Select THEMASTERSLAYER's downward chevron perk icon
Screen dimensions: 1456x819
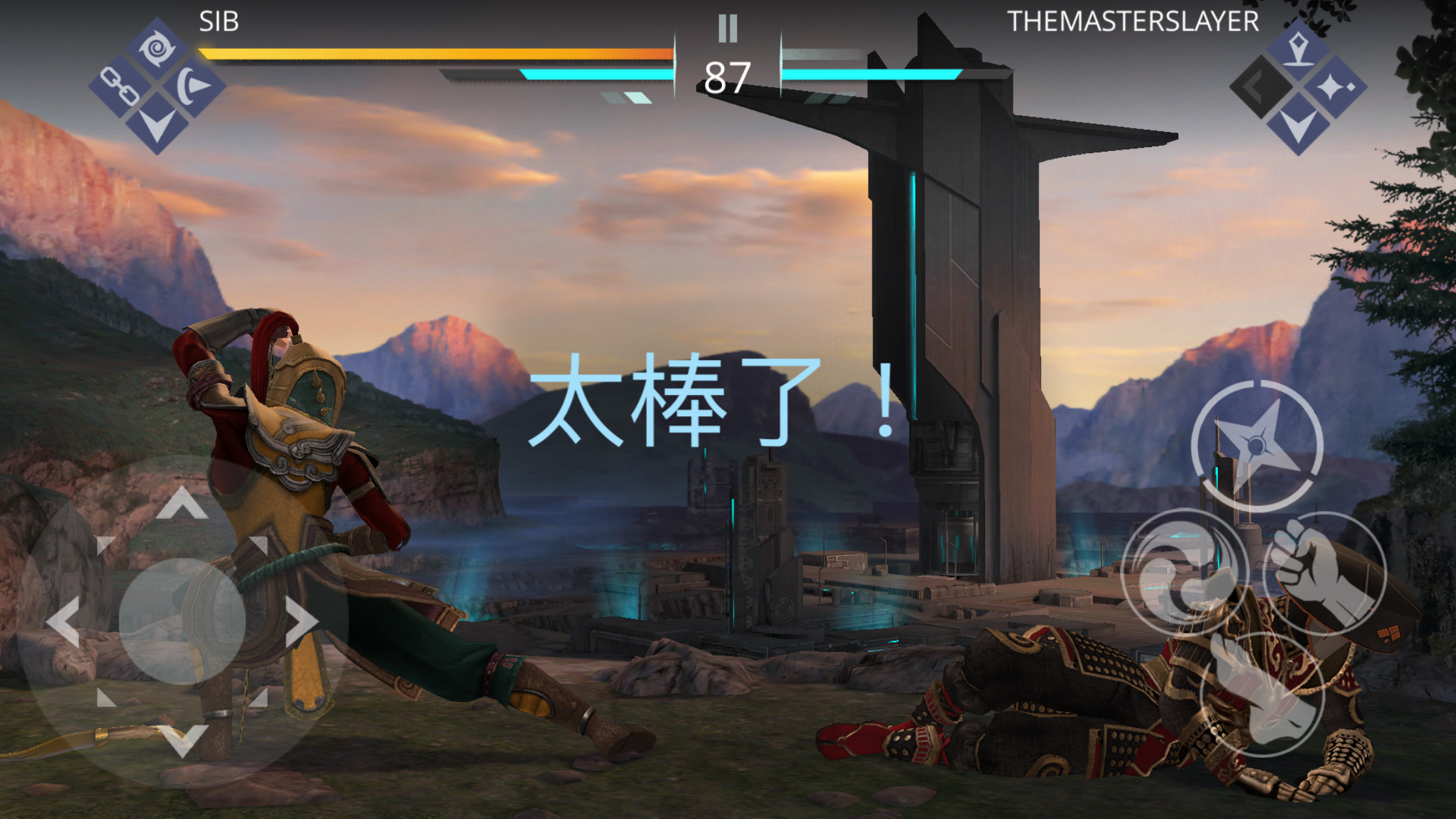[1298, 124]
